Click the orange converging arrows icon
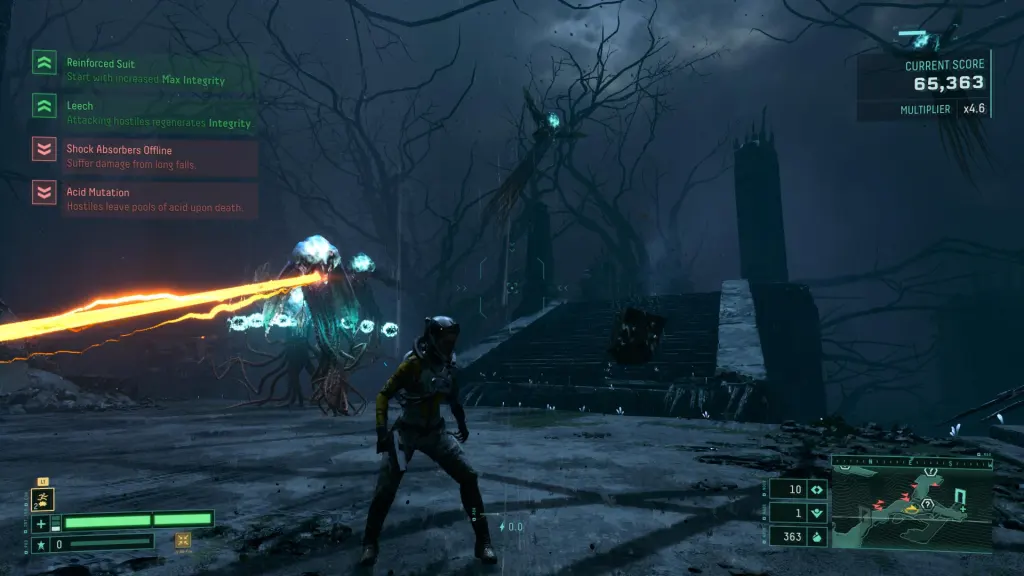1024x576 pixels. tap(183, 541)
